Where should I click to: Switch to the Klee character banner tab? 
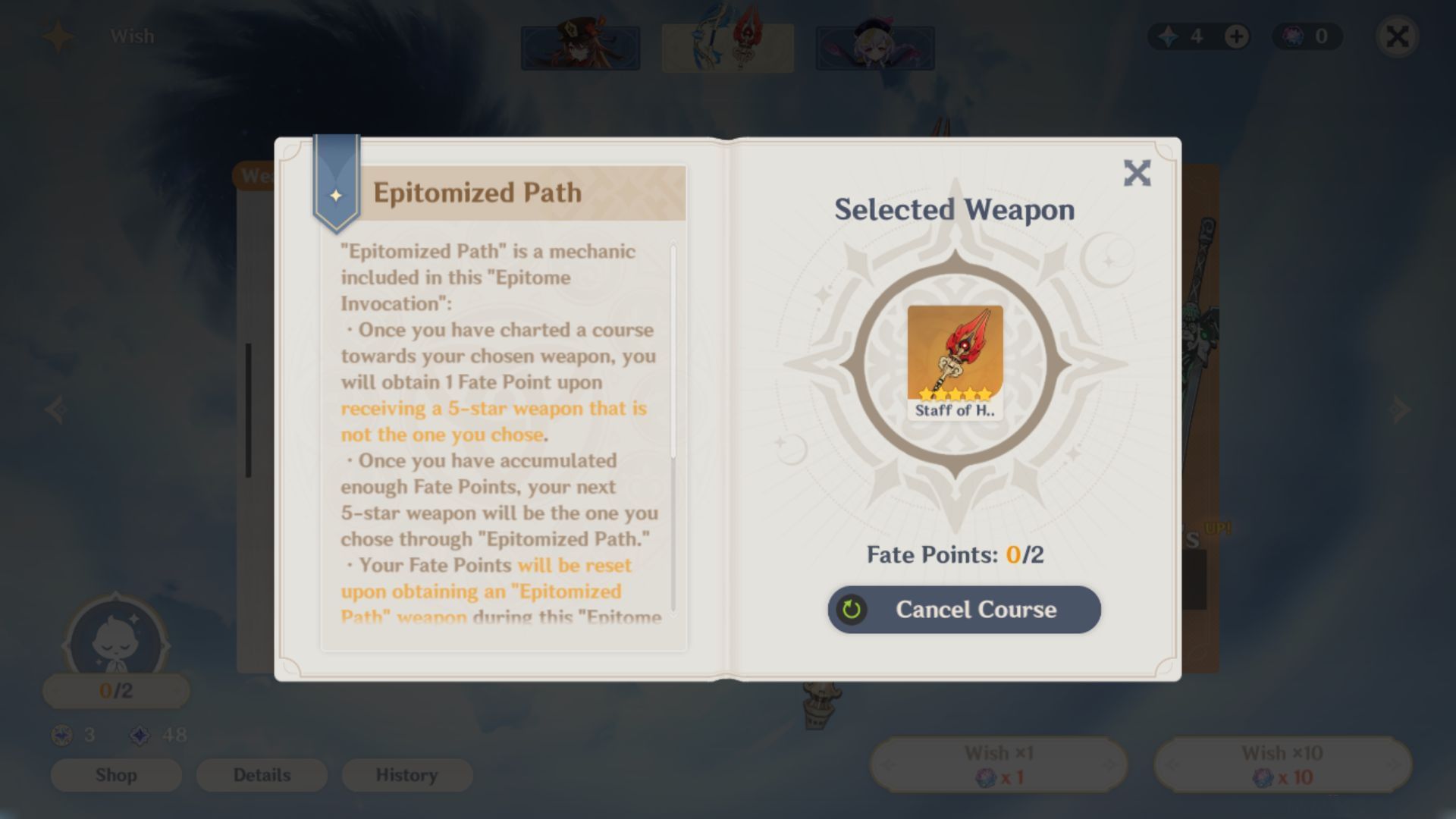(876, 47)
